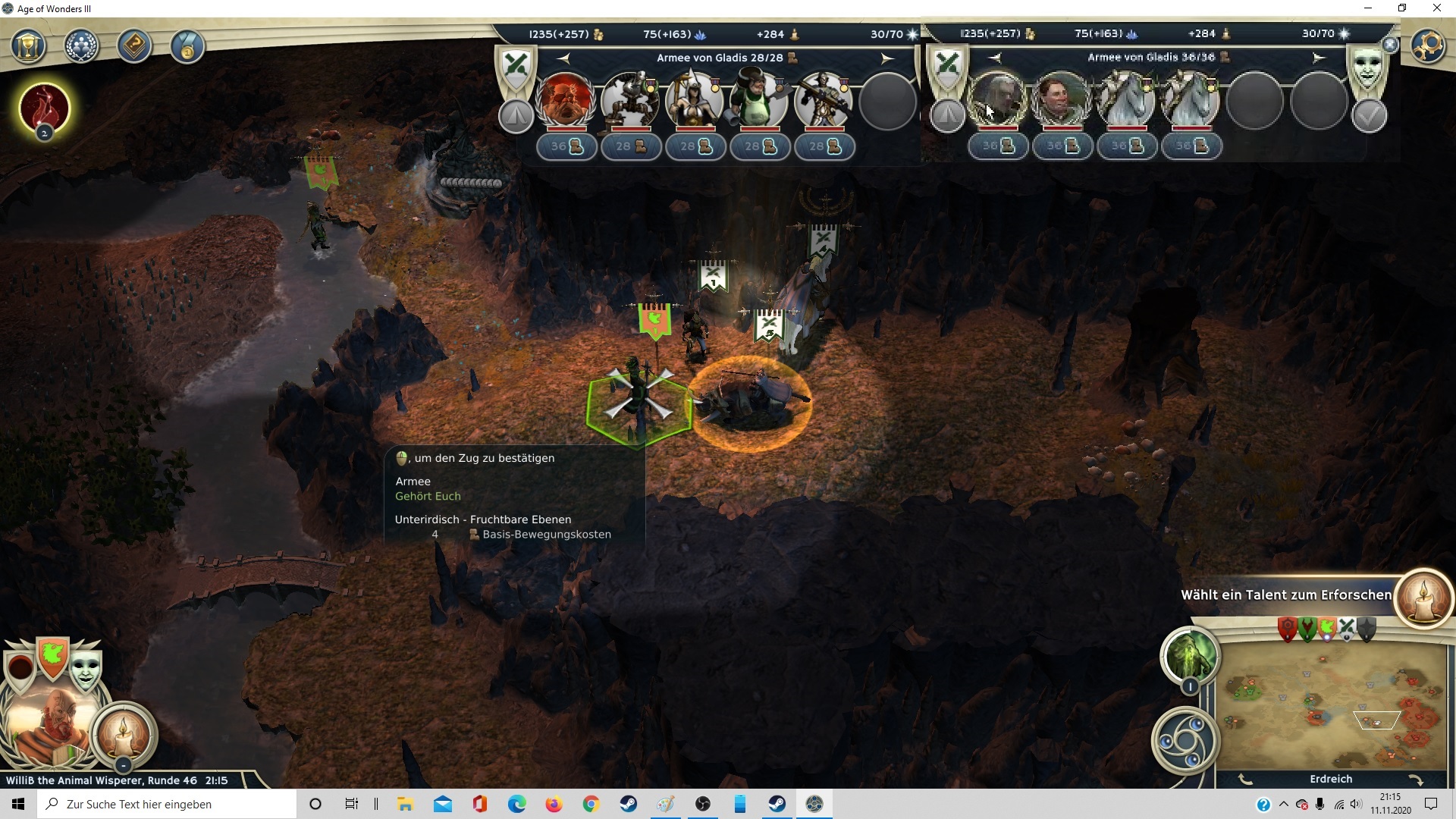Minimize the Age of Wonders III window

coord(1368,8)
